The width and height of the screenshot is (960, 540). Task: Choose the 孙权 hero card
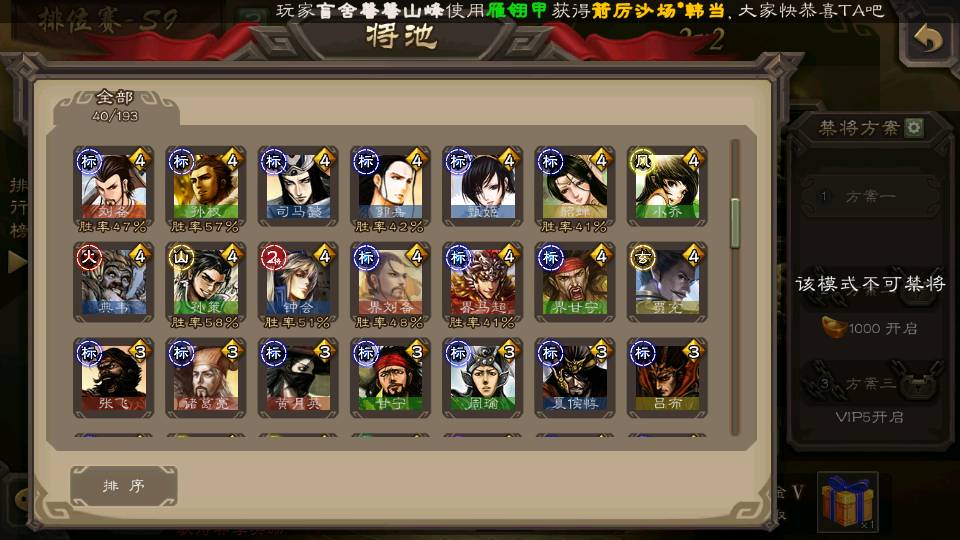(x=206, y=185)
